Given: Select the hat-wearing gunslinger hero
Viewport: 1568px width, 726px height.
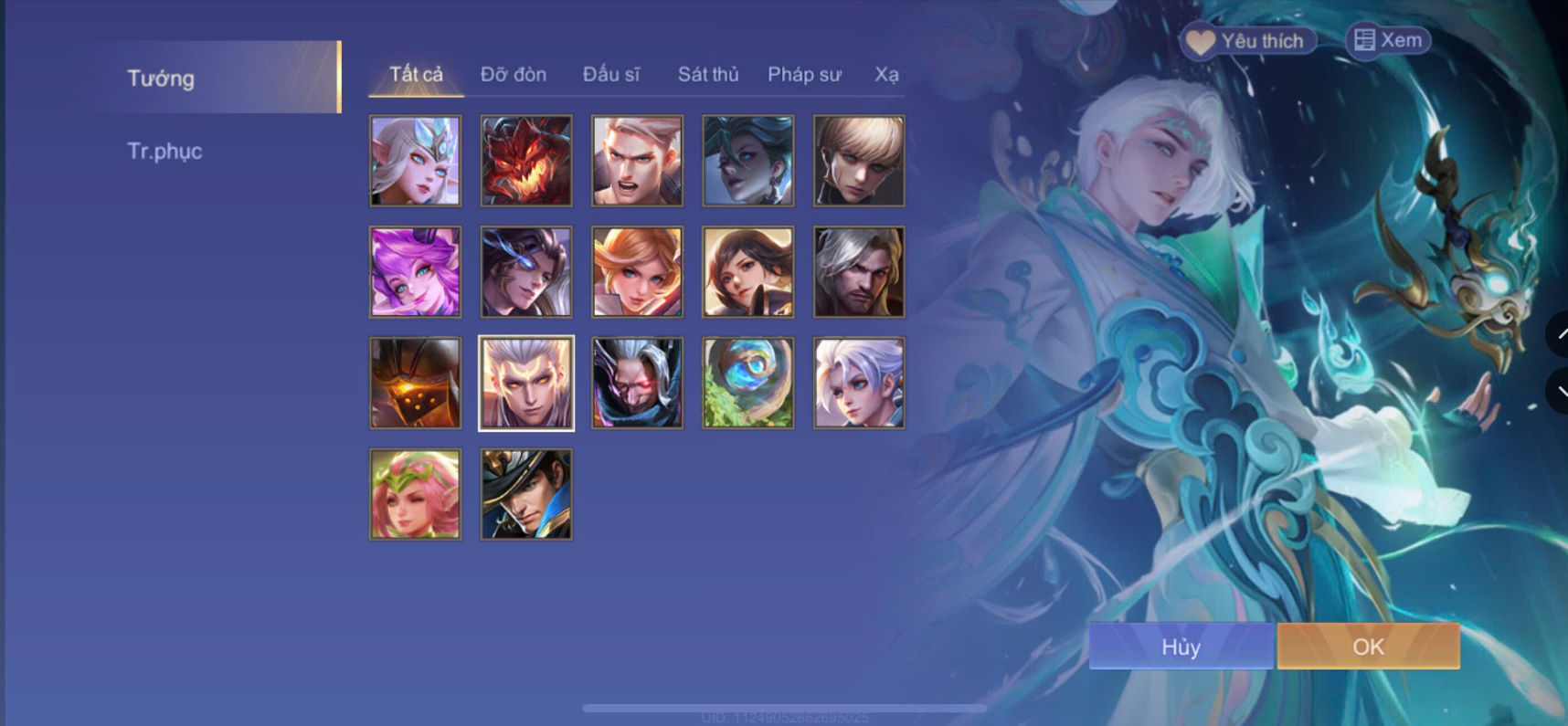Looking at the screenshot, I should tap(525, 493).
